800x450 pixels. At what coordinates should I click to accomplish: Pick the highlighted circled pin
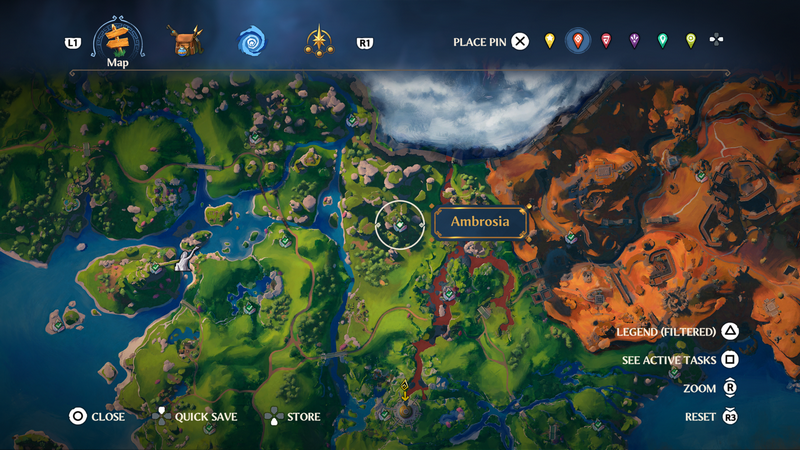coord(577,41)
